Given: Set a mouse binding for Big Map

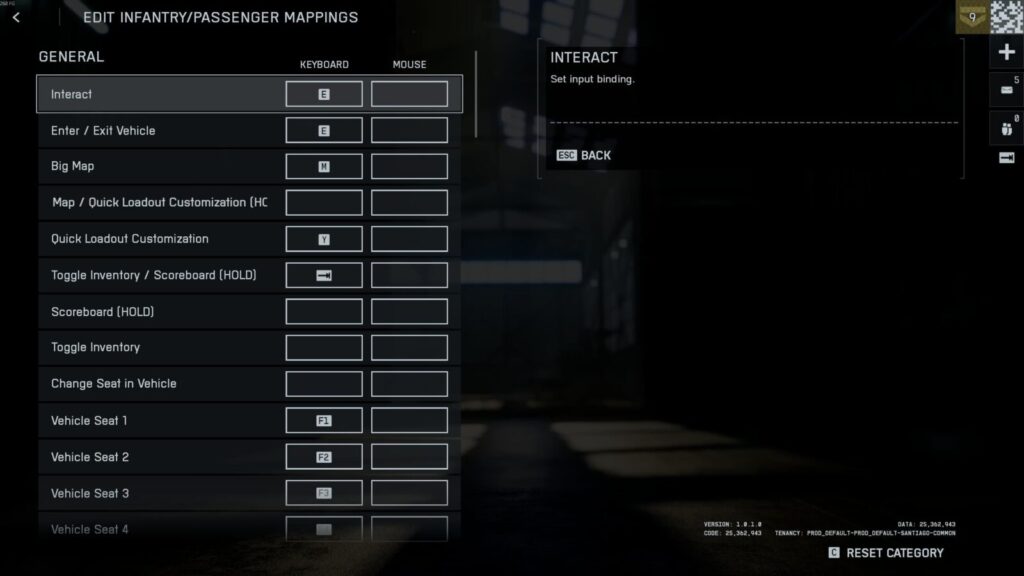Looking at the screenshot, I should [x=409, y=167].
